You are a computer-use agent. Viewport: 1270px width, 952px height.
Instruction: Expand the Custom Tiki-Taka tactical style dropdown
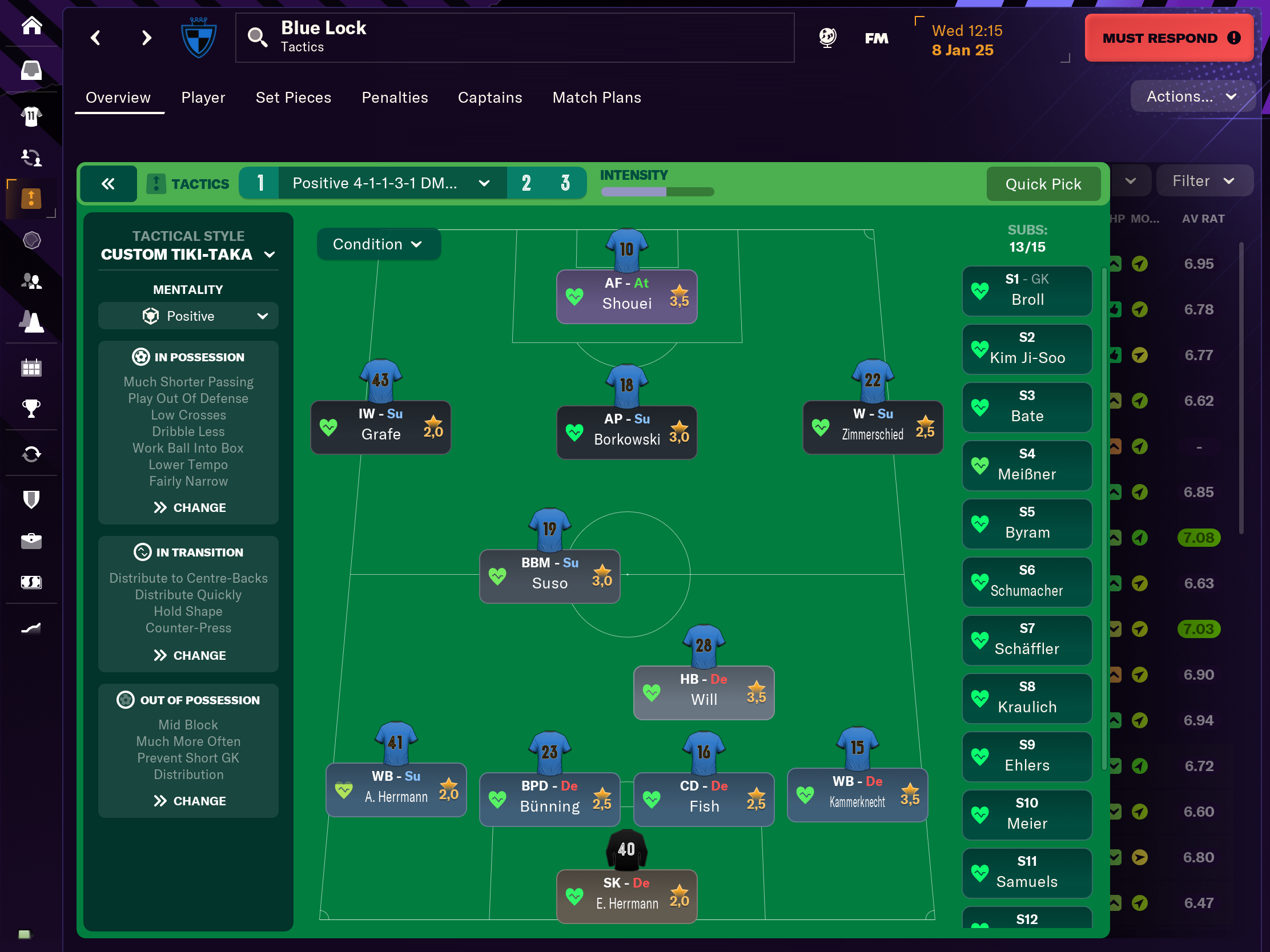click(x=188, y=254)
